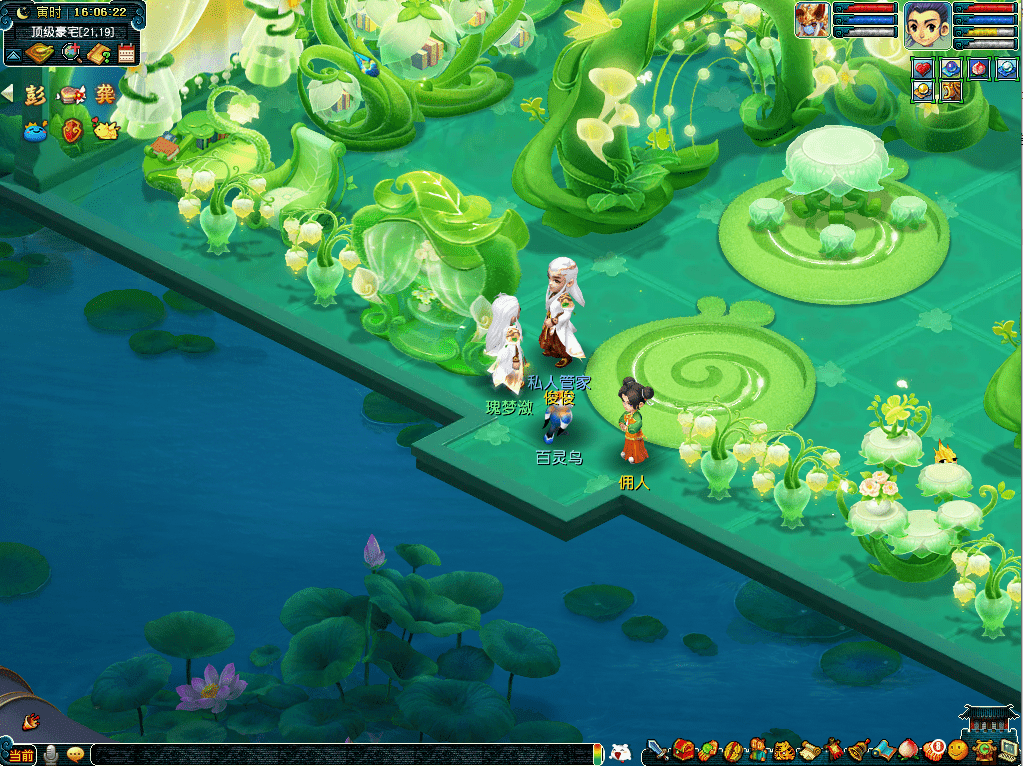Click the 龚 character icon
The image size is (1023, 766).
click(104, 95)
